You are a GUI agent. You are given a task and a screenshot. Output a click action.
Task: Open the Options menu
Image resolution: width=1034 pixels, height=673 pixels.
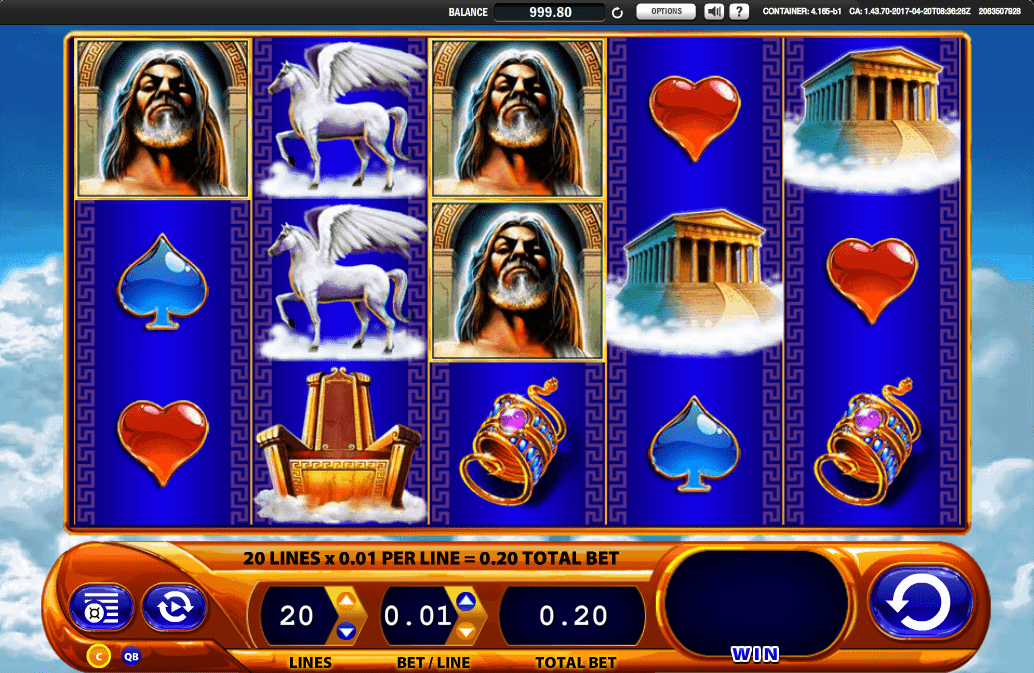666,12
